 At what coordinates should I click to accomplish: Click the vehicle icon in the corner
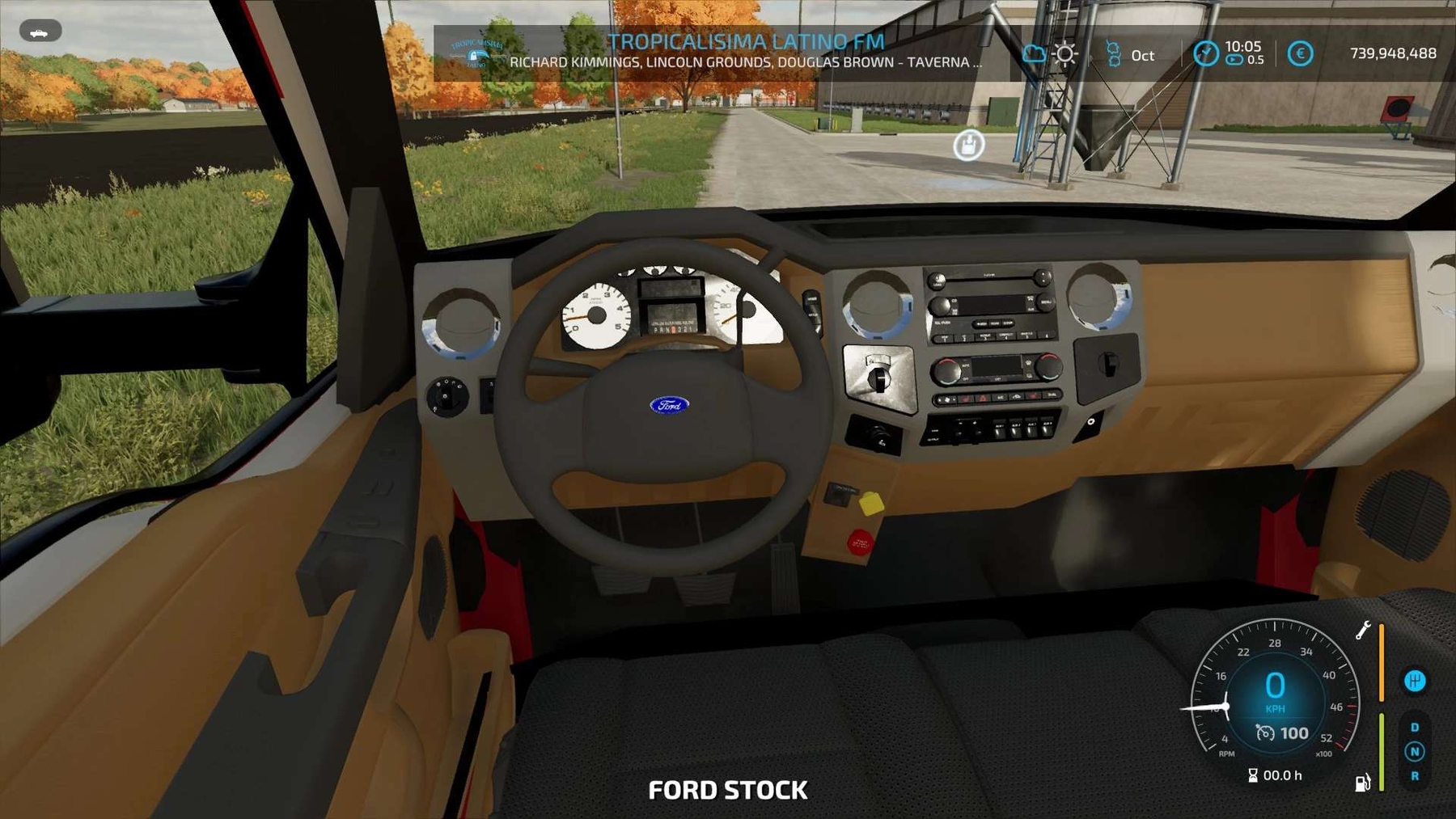pos(40,32)
